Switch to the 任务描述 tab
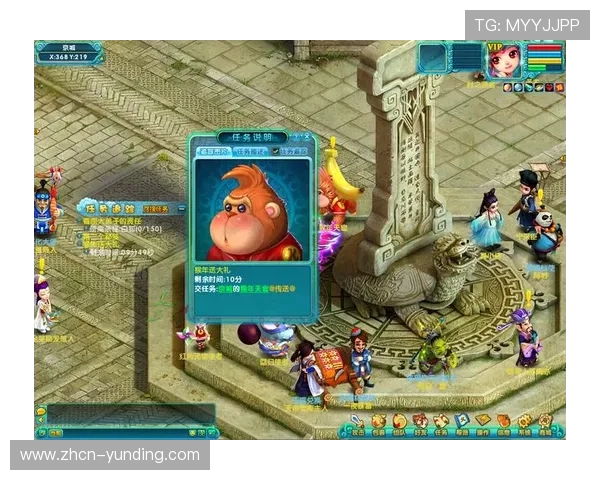The image size is (600, 480). click(249, 151)
